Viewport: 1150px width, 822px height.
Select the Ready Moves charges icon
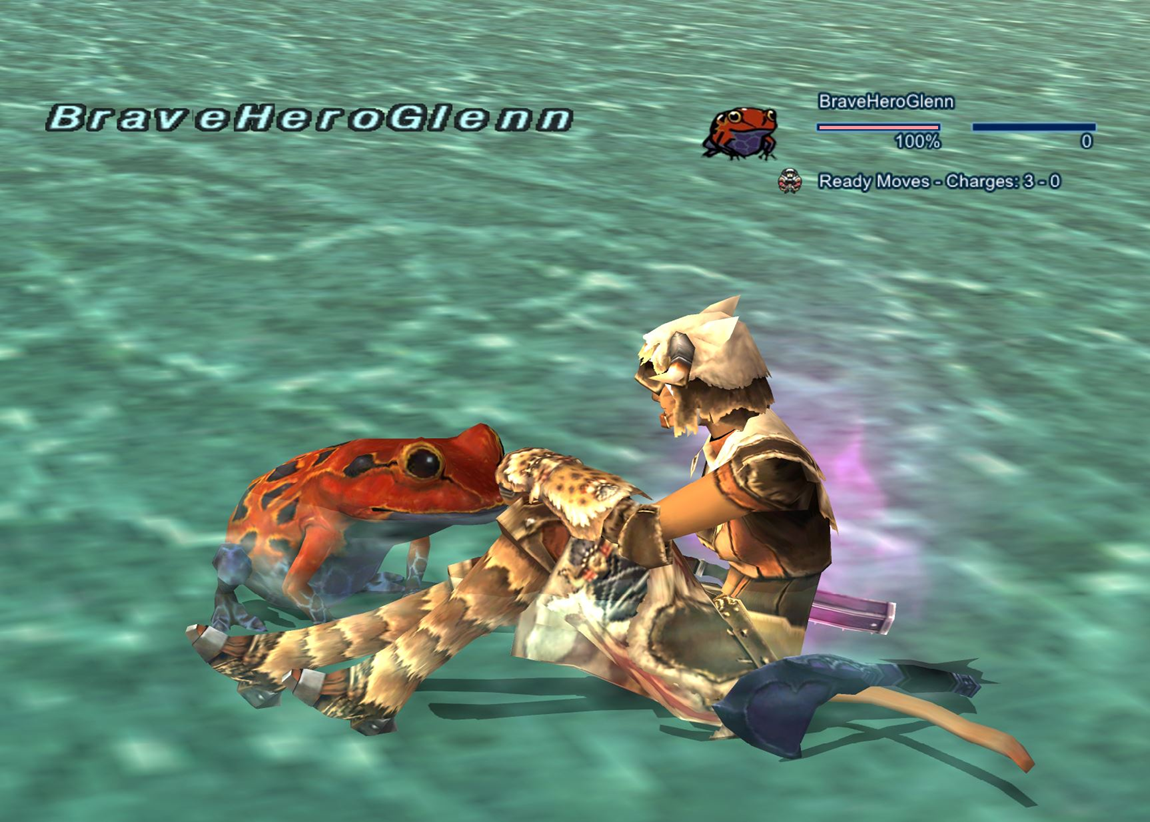tap(790, 181)
